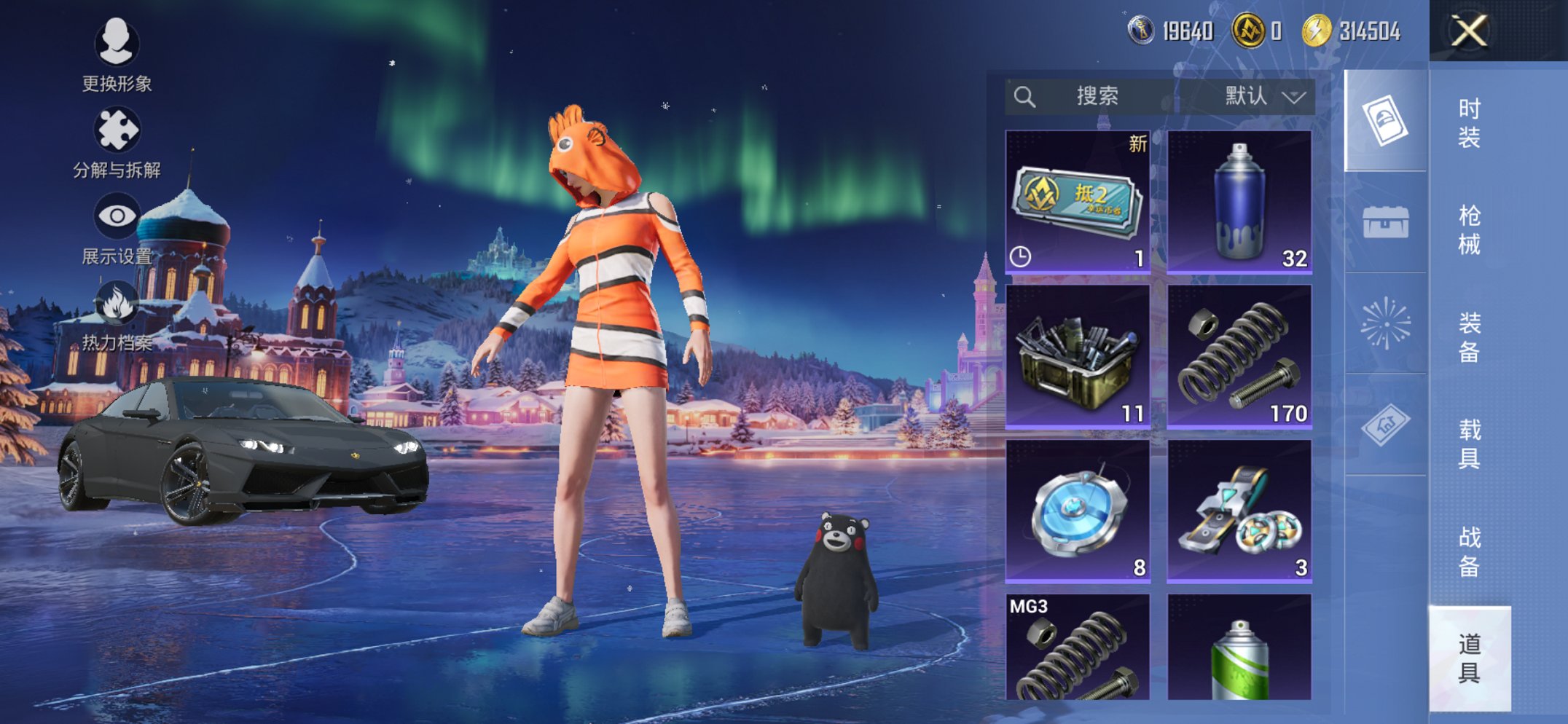Select the silver belt and coins item
This screenshot has width=1568, height=724.
tap(1239, 511)
